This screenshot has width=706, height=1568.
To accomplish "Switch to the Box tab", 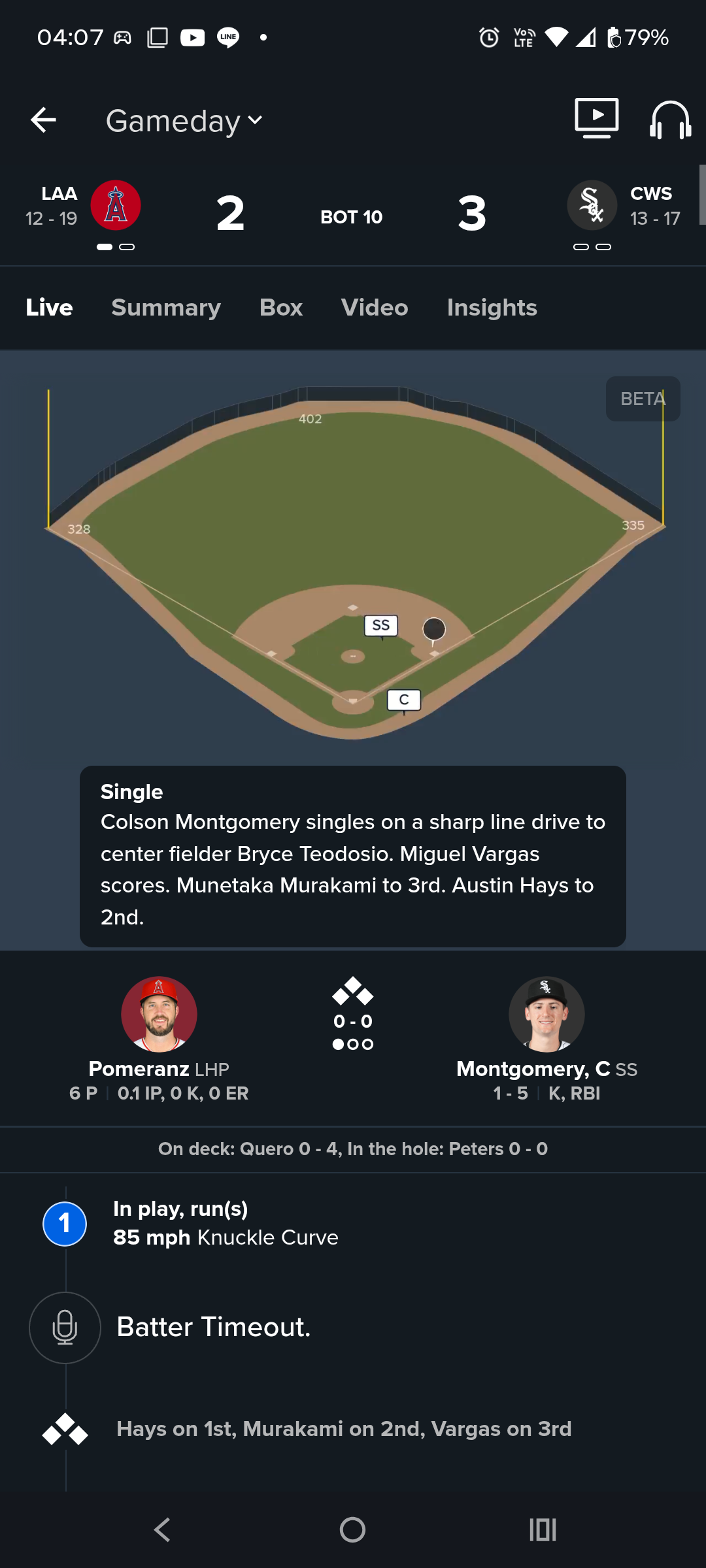I will point(281,308).
